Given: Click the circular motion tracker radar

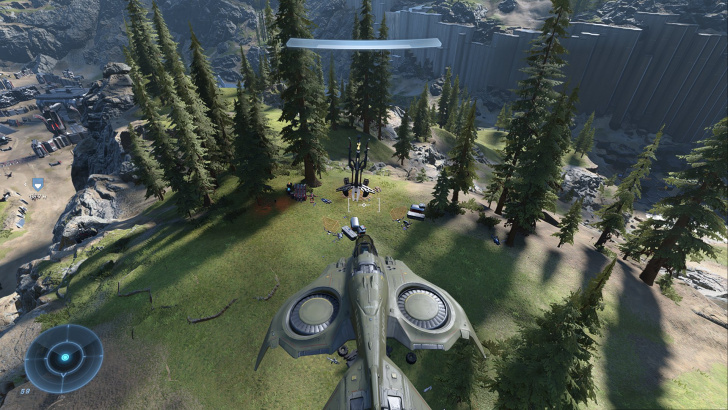Looking at the screenshot, I should (x=64, y=357).
